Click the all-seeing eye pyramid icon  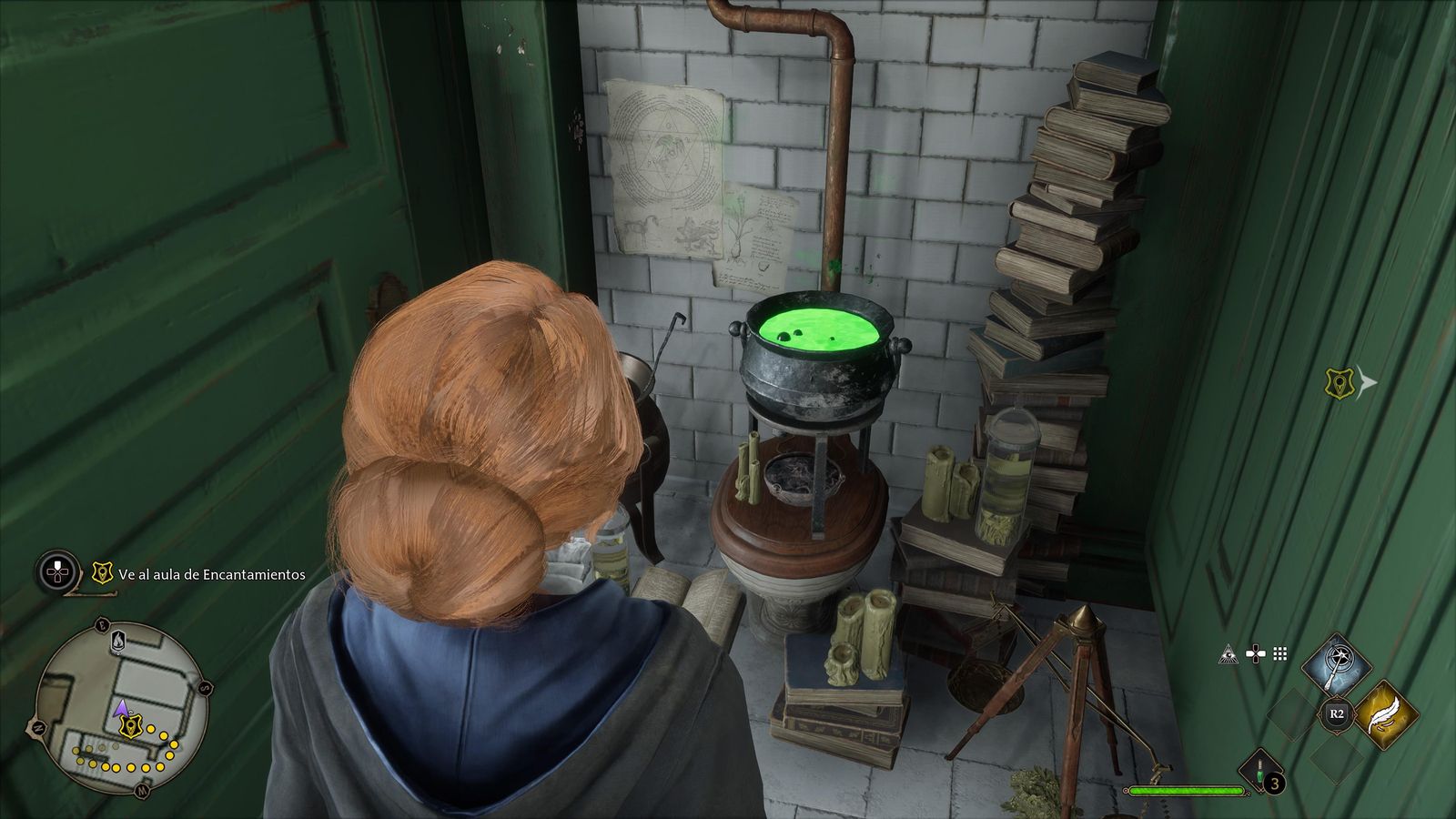click(1228, 653)
